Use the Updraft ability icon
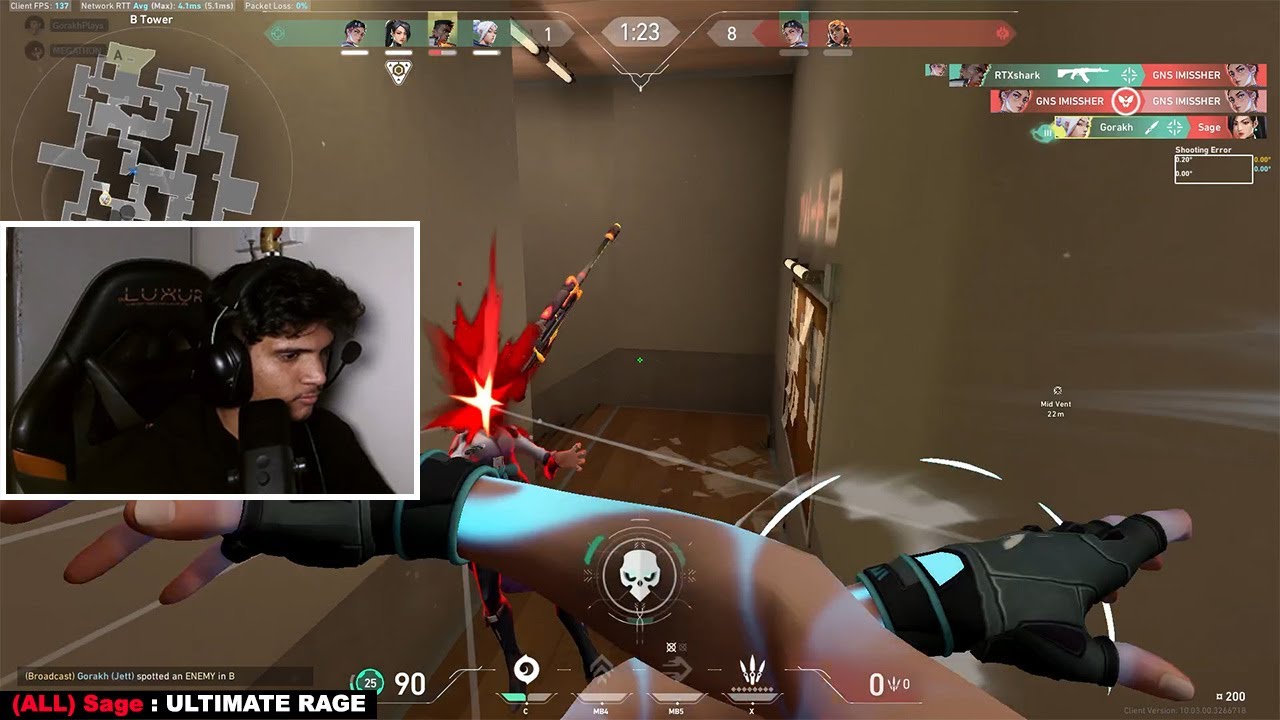1280x720 pixels. [601, 670]
